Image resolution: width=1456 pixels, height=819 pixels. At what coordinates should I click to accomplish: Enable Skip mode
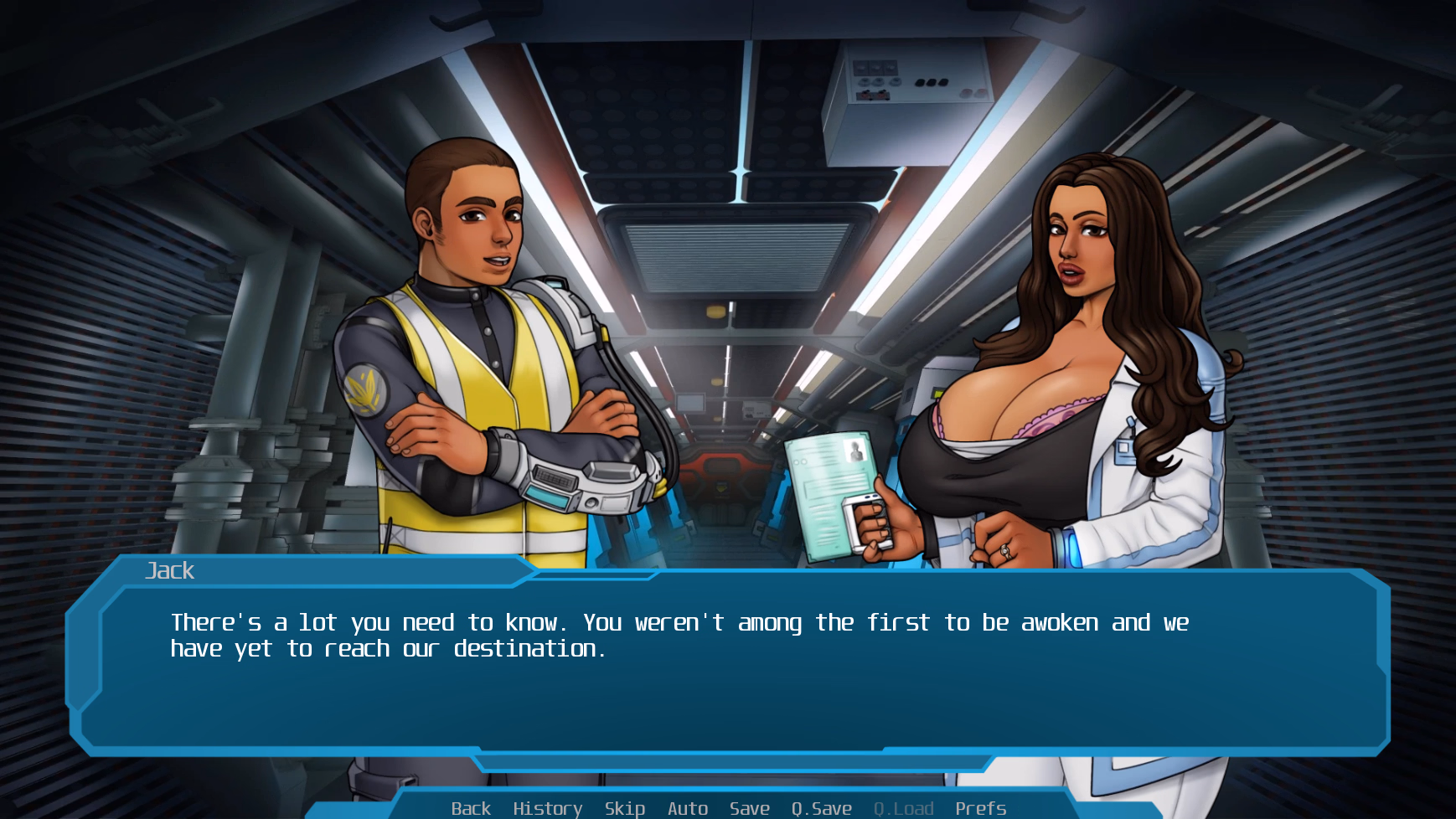624,807
